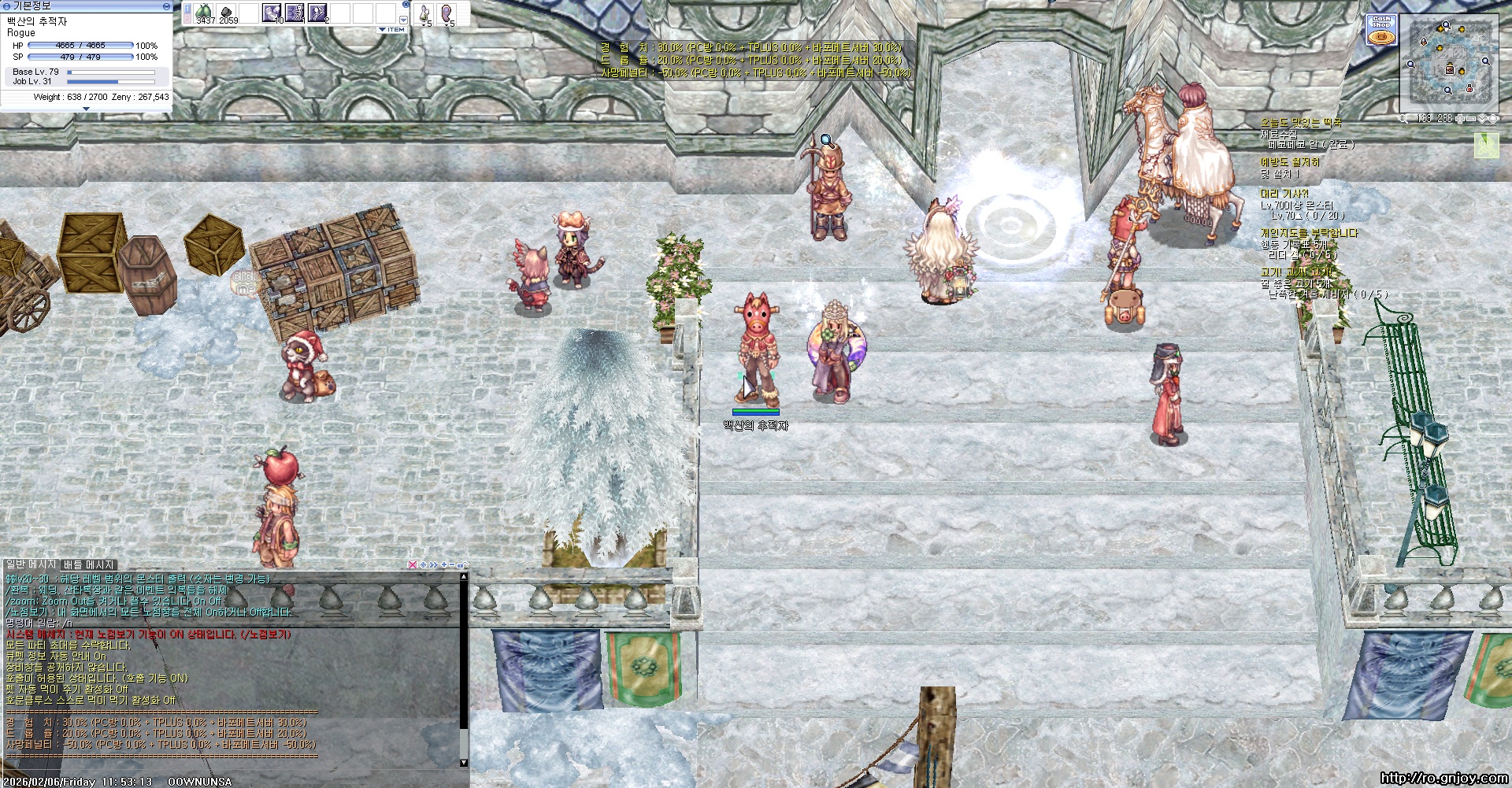Screen dimensions: 1512x788
Task: Switch to the 일반 메시지 chat tab
Action: pos(31,564)
